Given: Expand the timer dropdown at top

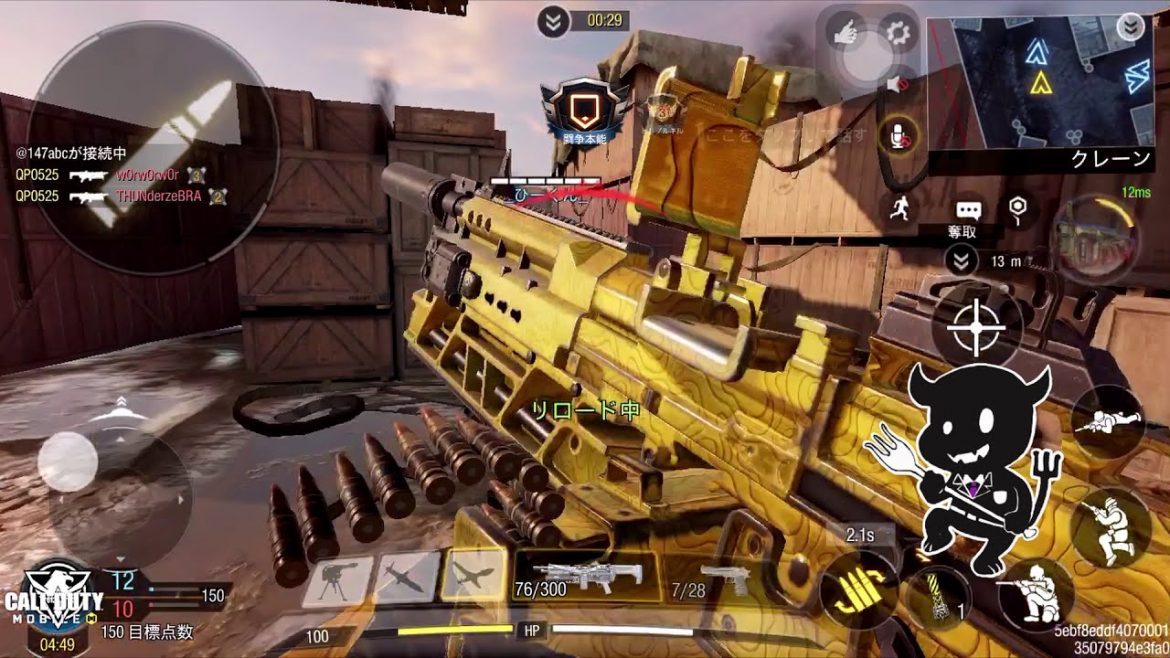Looking at the screenshot, I should coord(553,21).
